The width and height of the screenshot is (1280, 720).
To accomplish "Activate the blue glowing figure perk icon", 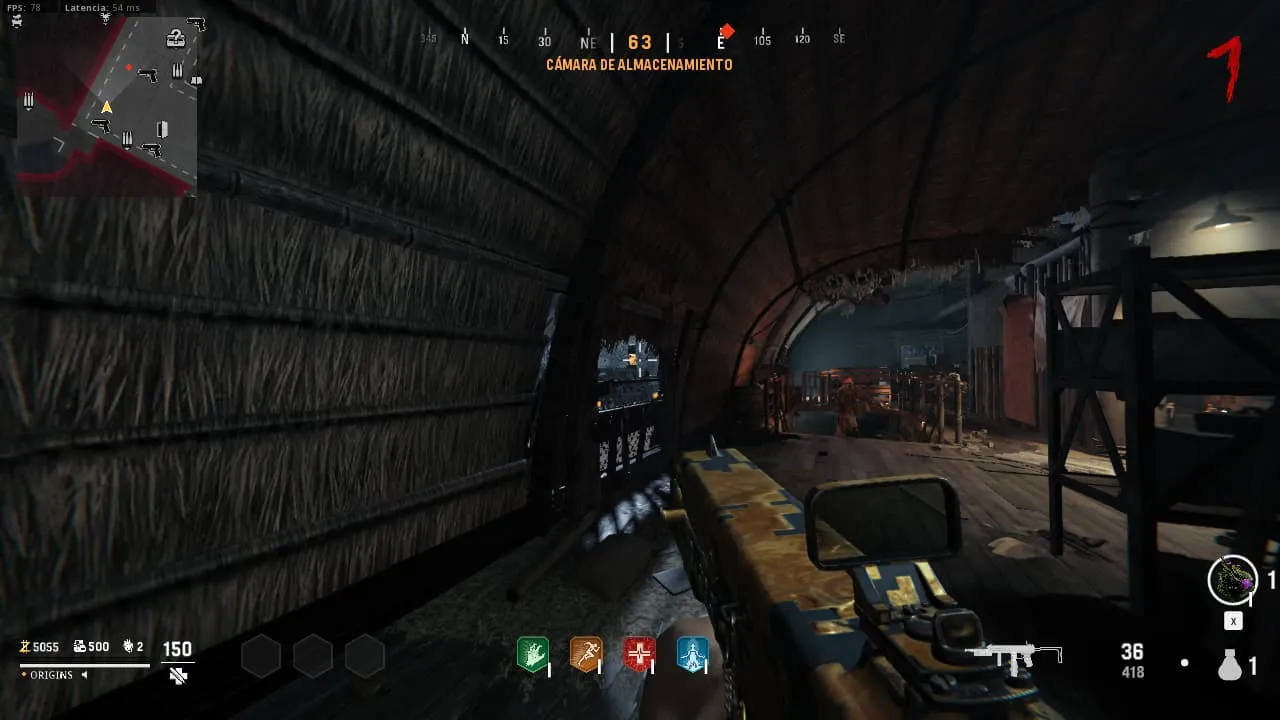I will click(x=692, y=654).
